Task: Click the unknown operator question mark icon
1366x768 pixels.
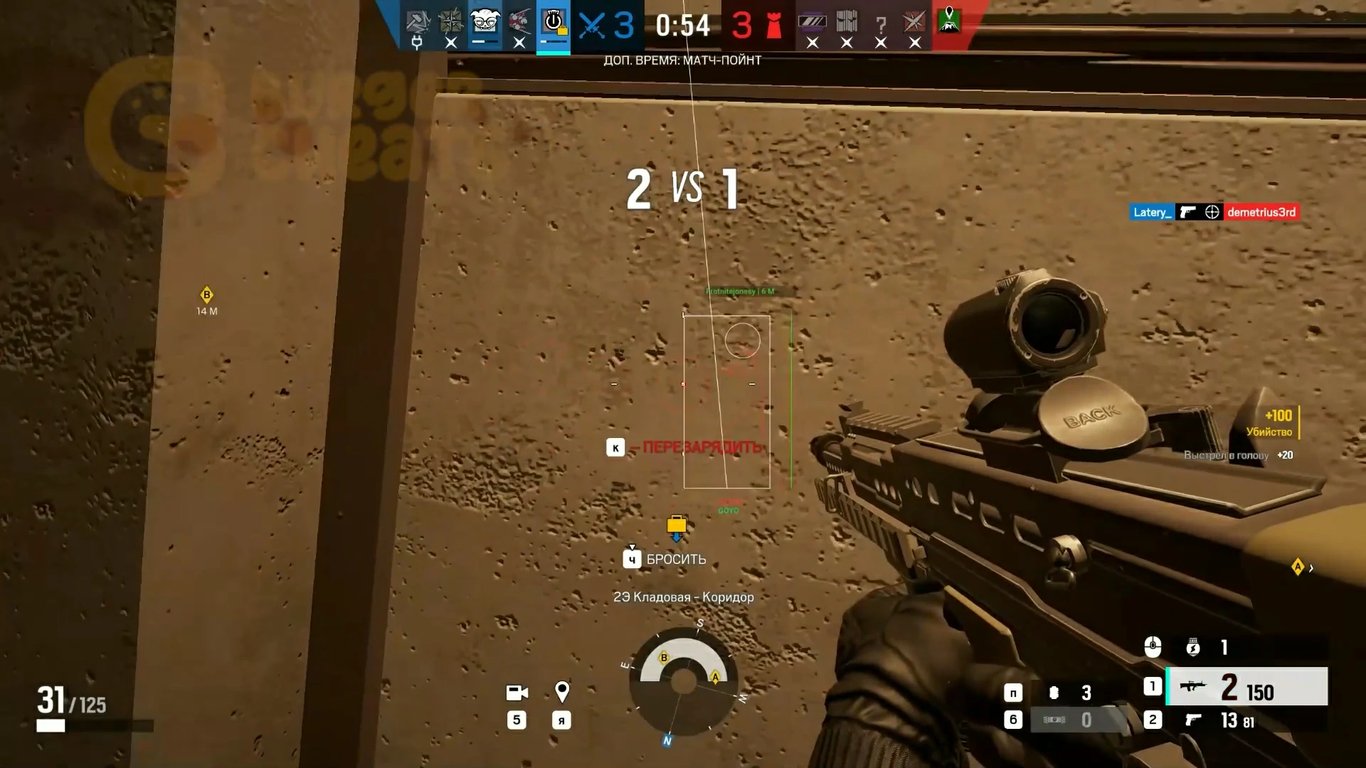Action: click(x=880, y=22)
